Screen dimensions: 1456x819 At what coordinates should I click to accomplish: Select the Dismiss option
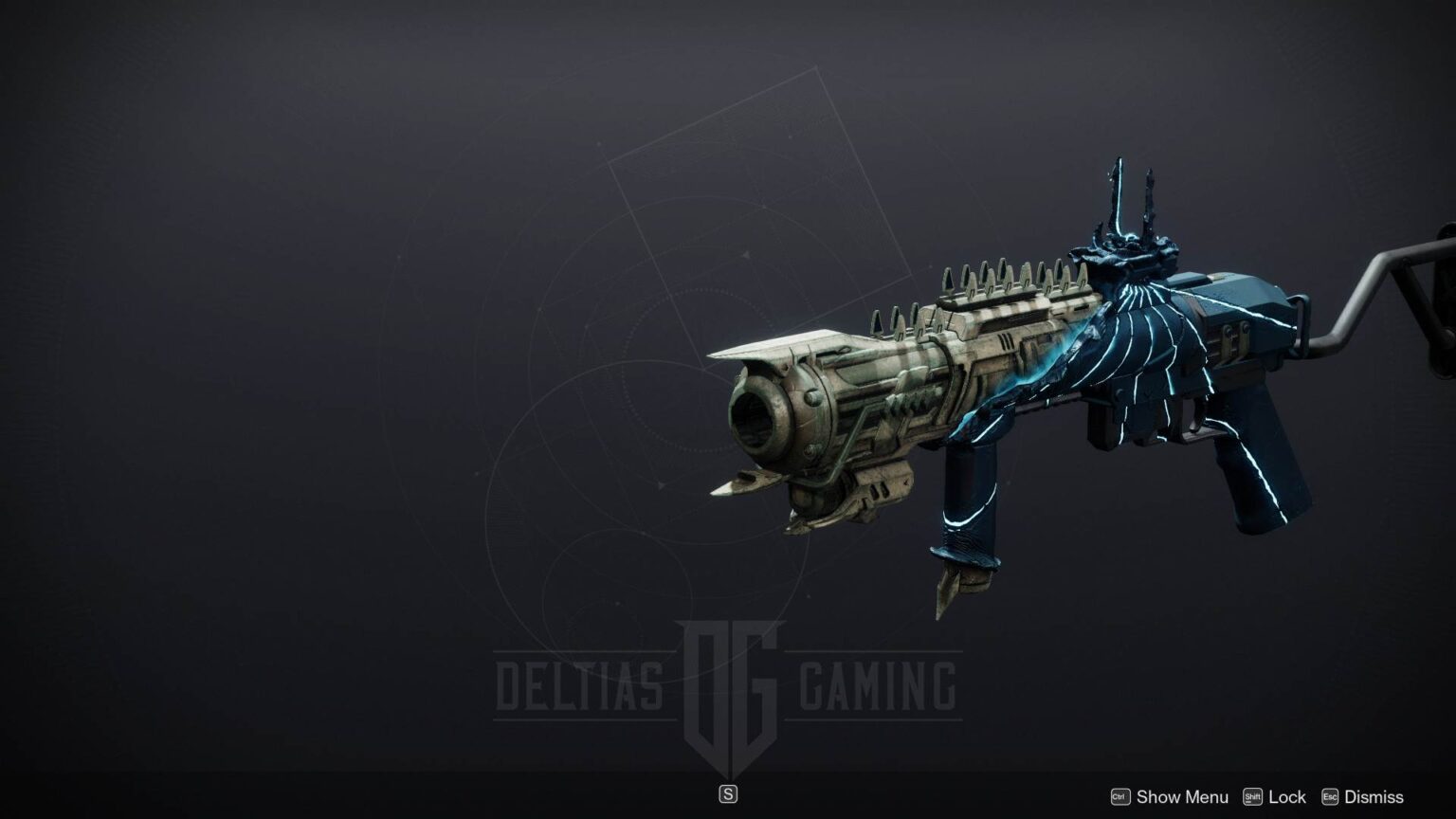1373,797
